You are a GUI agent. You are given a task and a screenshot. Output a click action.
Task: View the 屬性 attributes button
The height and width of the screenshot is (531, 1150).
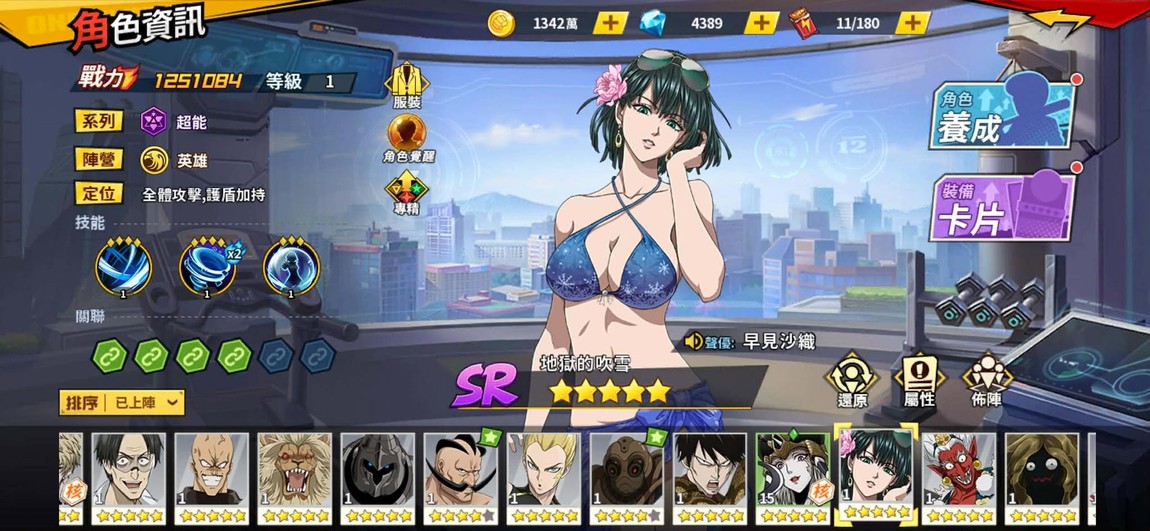919,380
